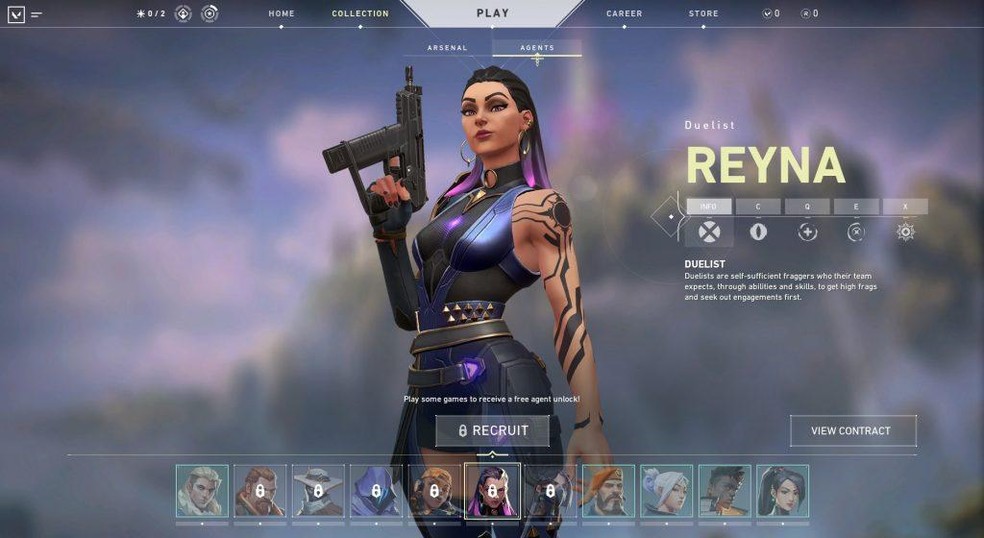View Reyna's contract
This screenshot has height=538, width=984.
point(852,431)
